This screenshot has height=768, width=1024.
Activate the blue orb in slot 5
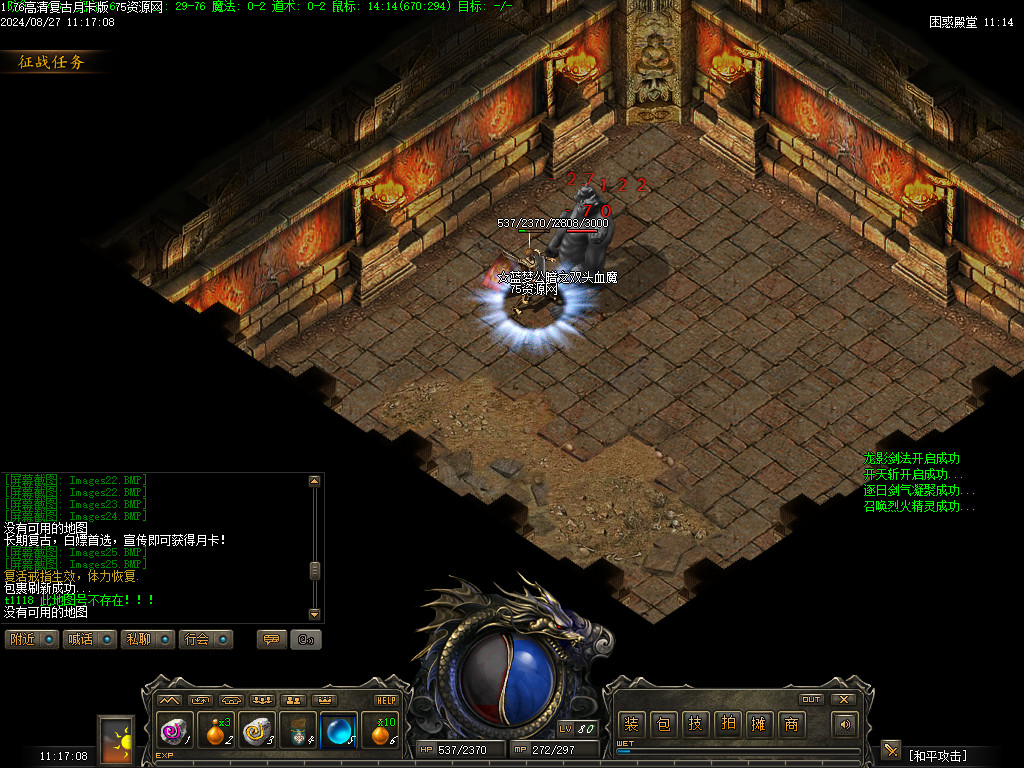pyautogui.click(x=338, y=731)
